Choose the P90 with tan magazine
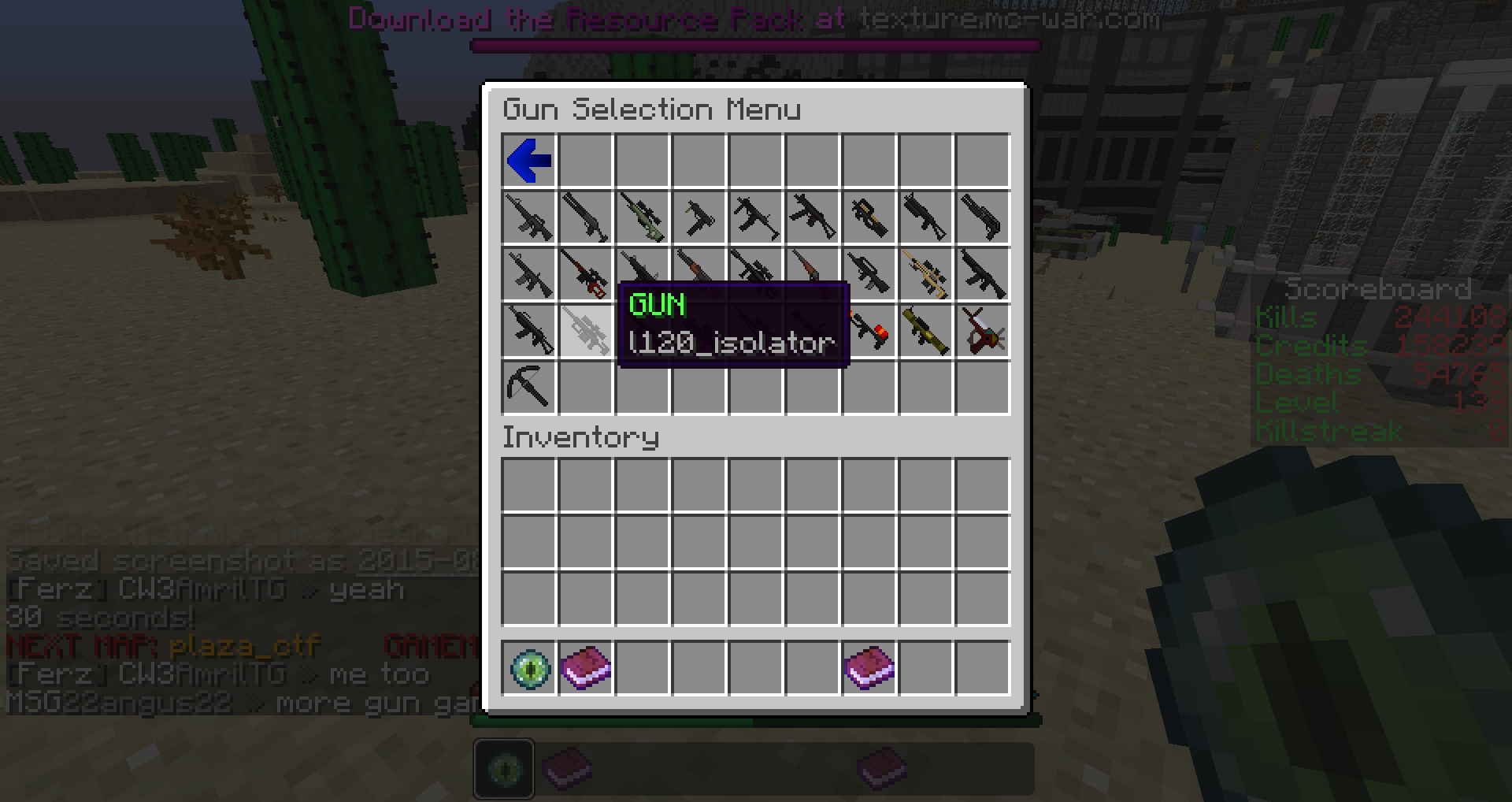The height and width of the screenshot is (802, 1512). click(869, 217)
